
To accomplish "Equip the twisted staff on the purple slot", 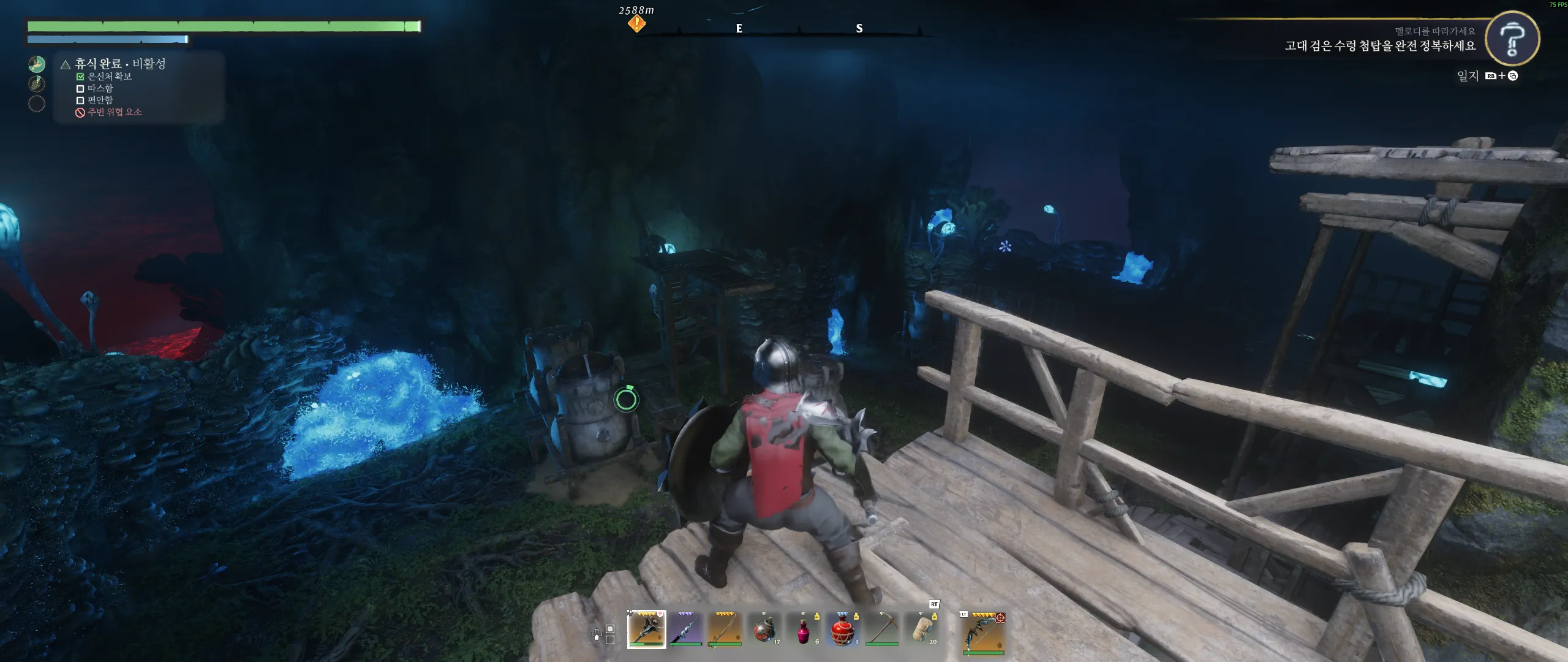I will click(685, 629).
